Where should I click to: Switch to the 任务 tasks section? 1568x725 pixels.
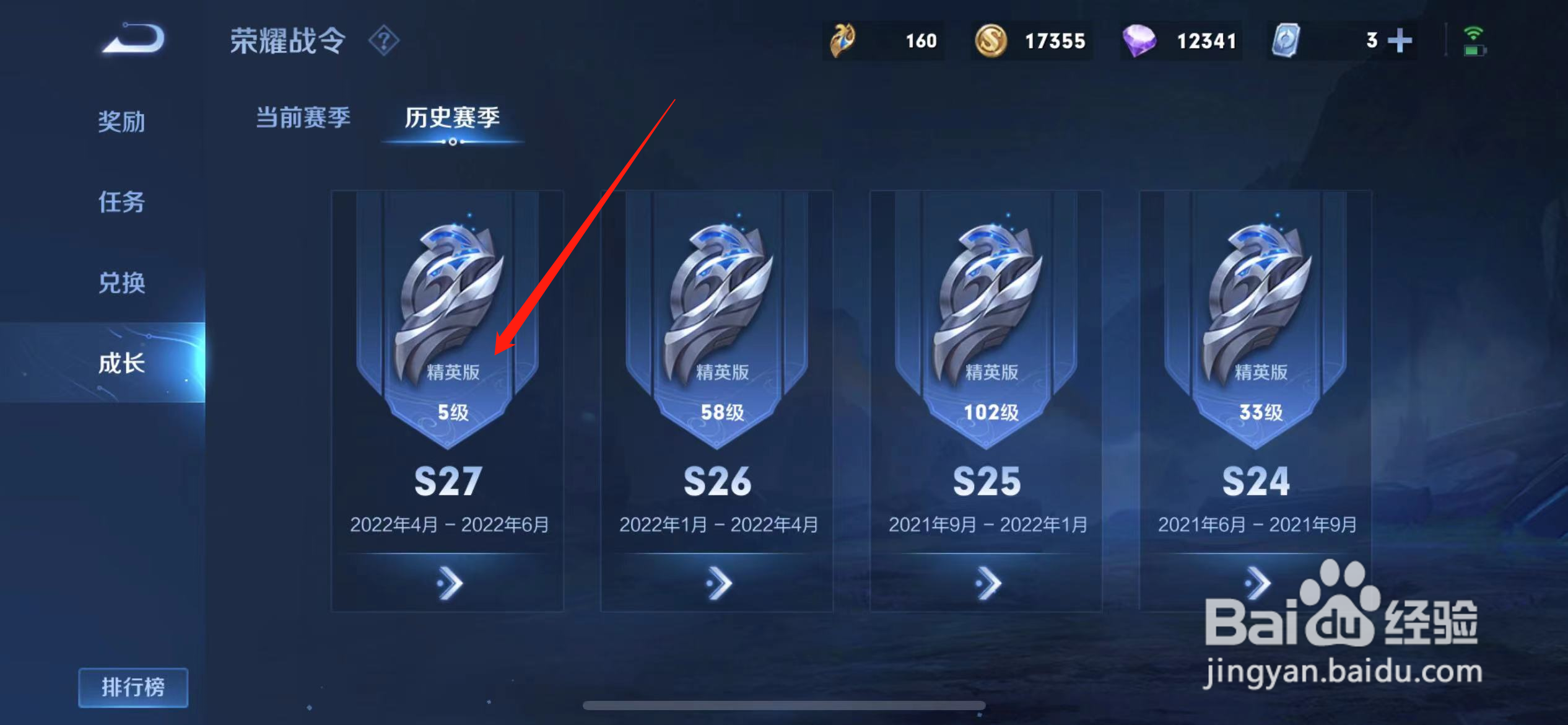121,203
